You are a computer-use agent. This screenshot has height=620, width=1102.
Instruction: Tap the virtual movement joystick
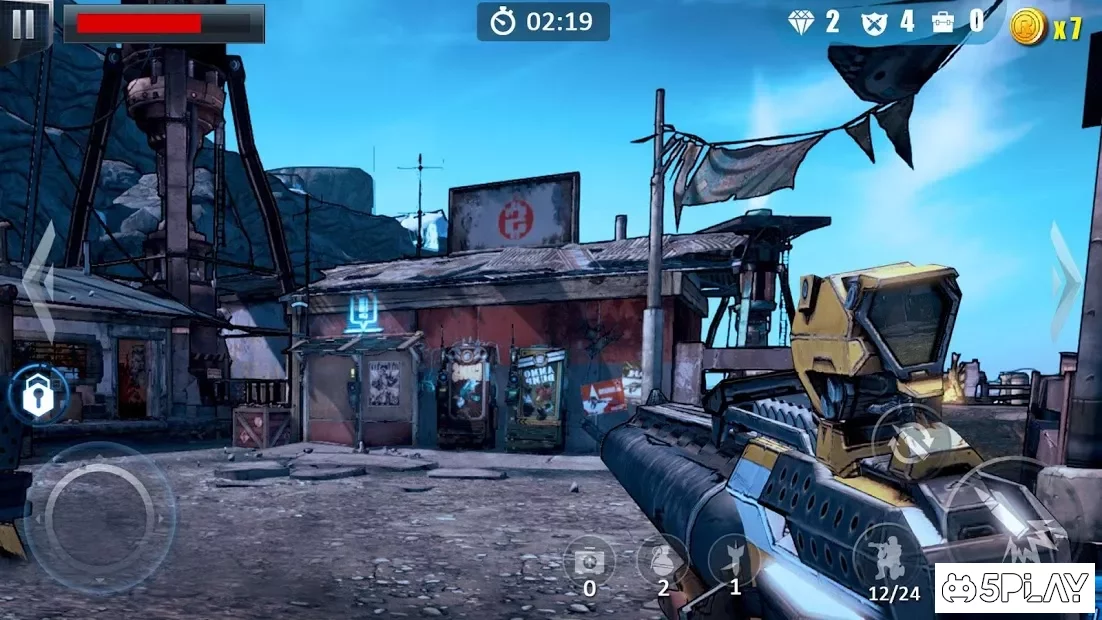click(x=99, y=517)
